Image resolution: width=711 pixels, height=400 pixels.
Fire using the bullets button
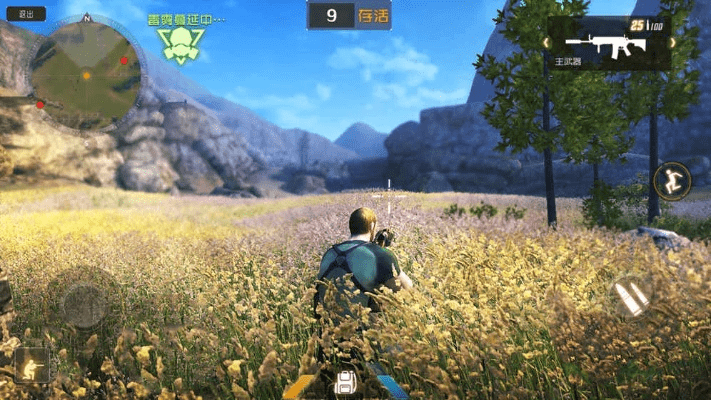[632, 296]
